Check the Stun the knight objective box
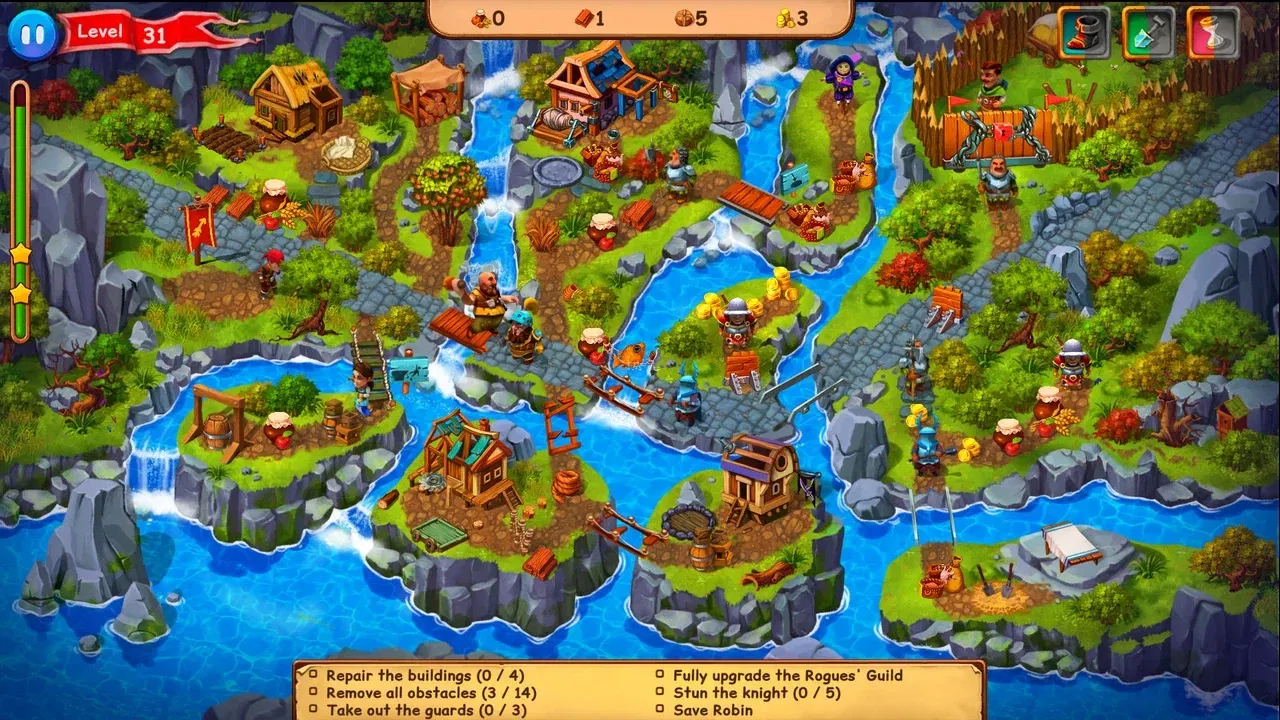 pyautogui.click(x=661, y=693)
